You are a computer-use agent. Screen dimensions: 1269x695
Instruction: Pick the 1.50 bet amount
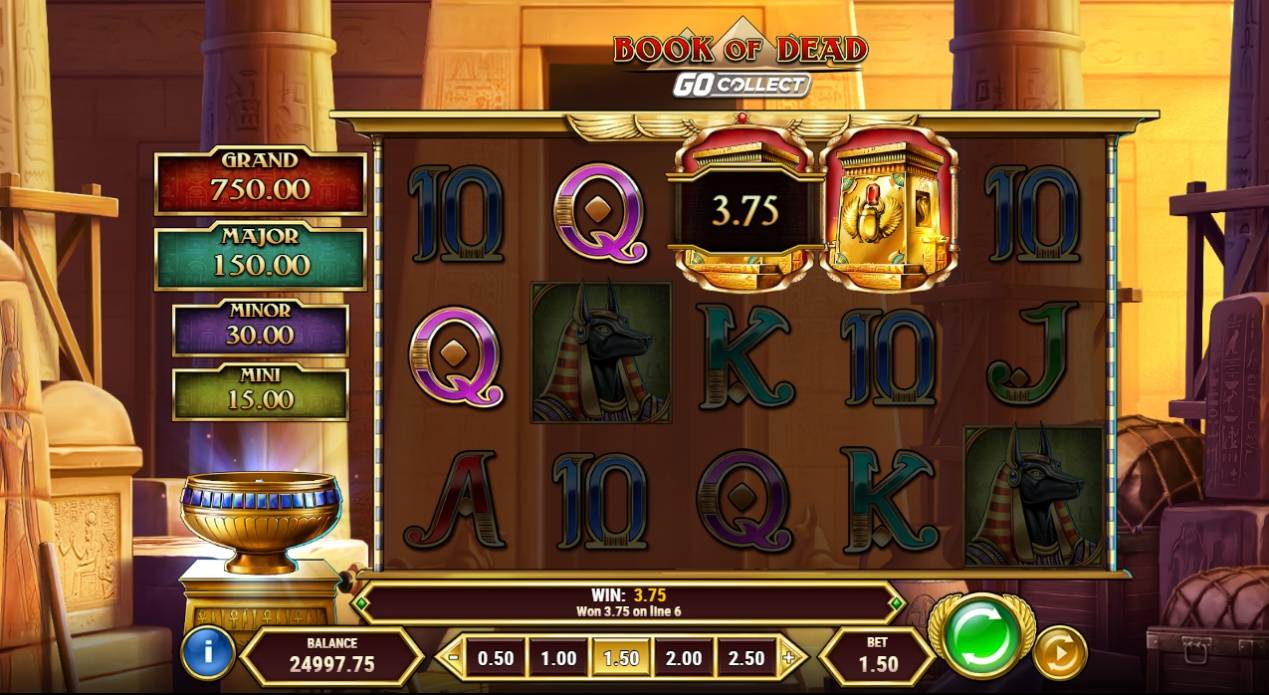pyautogui.click(x=621, y=658)
